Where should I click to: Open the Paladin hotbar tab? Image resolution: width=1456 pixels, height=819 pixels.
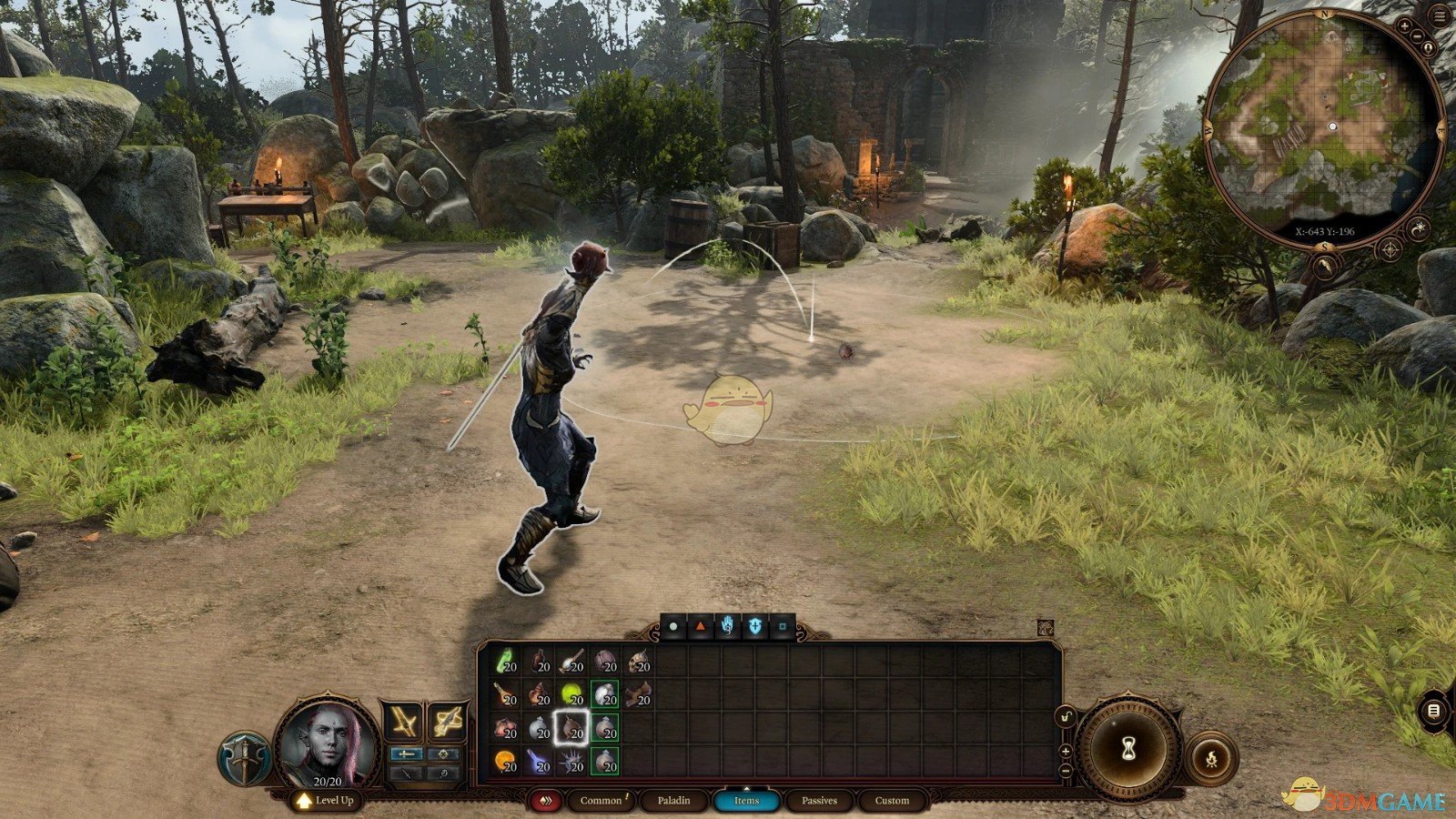[673, 801]
